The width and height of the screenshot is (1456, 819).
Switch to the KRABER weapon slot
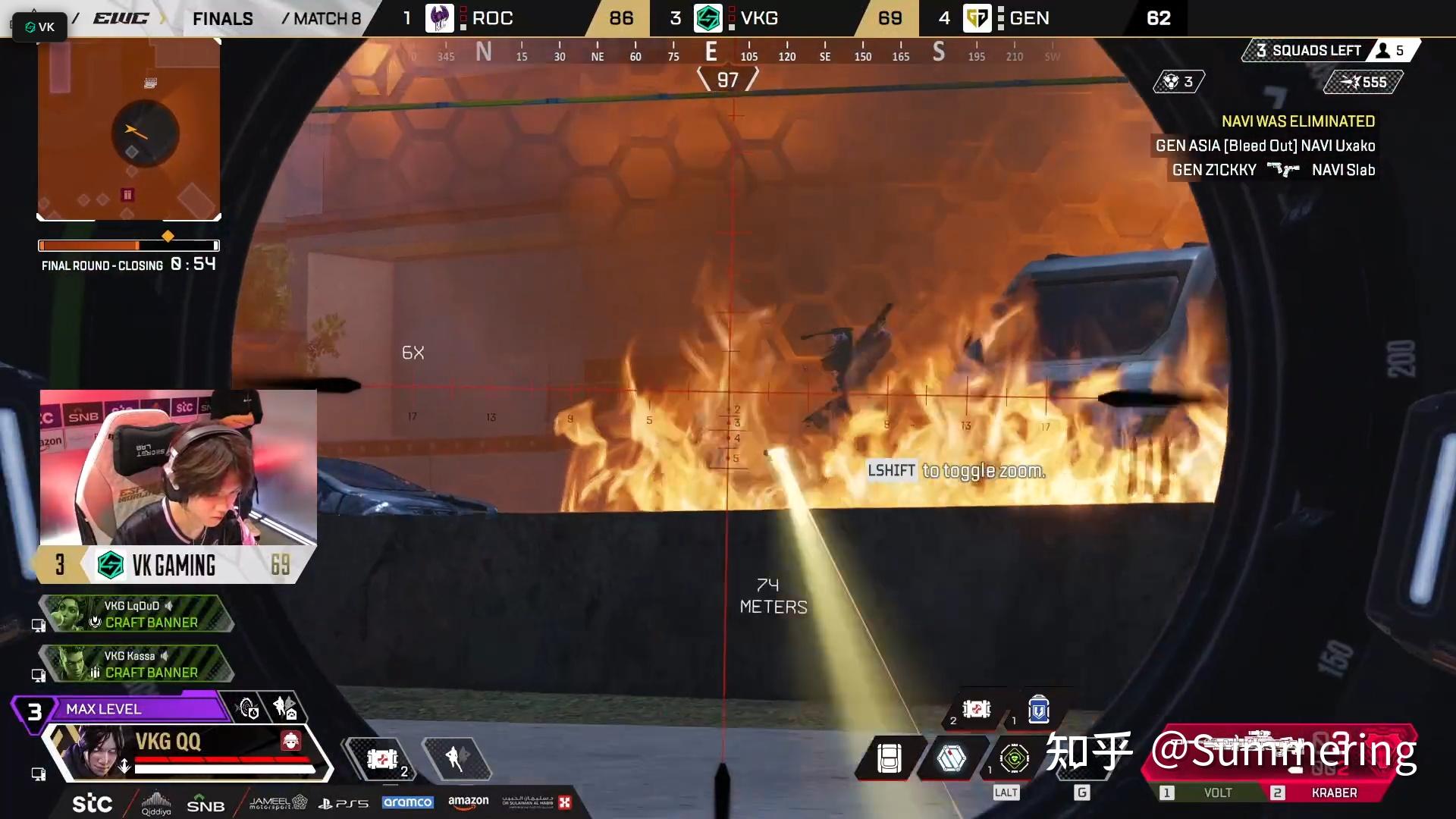pos(1333,792)
